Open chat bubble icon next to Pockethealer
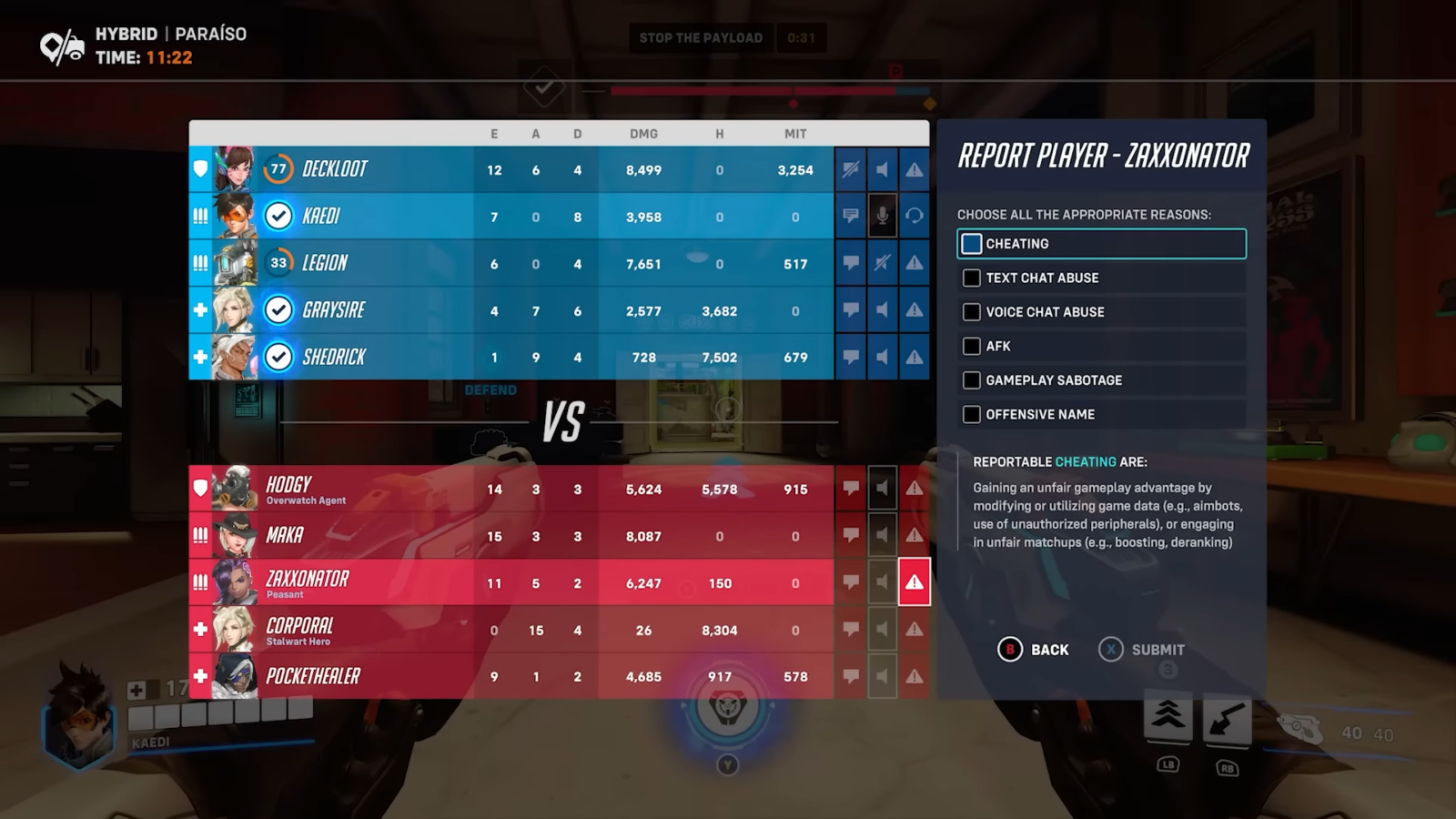Image resolution: width=1456 pixels, height=819 pixels. (x=851, y=675)
